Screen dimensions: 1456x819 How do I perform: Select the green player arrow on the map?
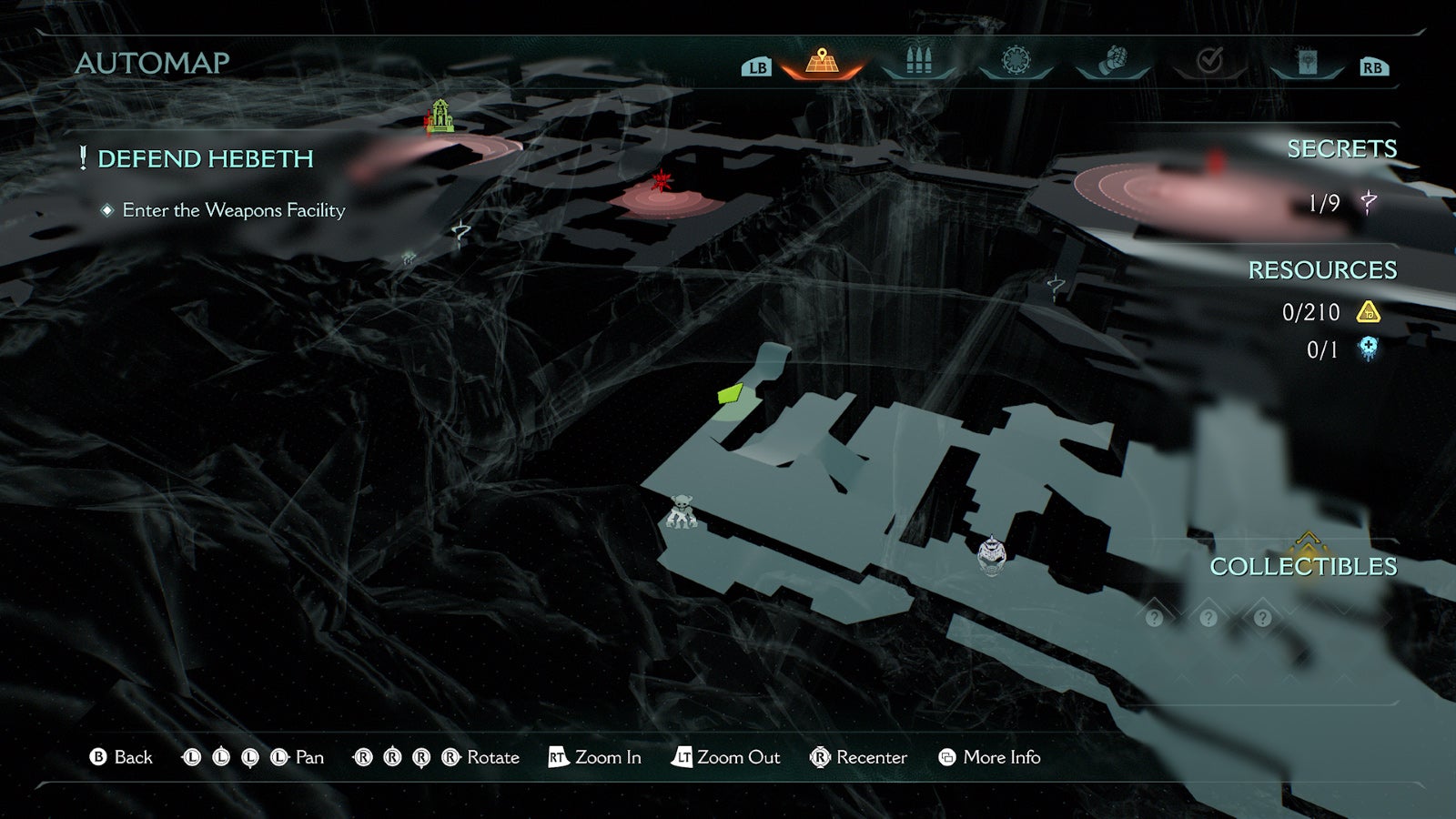click(x=730, y=395)
